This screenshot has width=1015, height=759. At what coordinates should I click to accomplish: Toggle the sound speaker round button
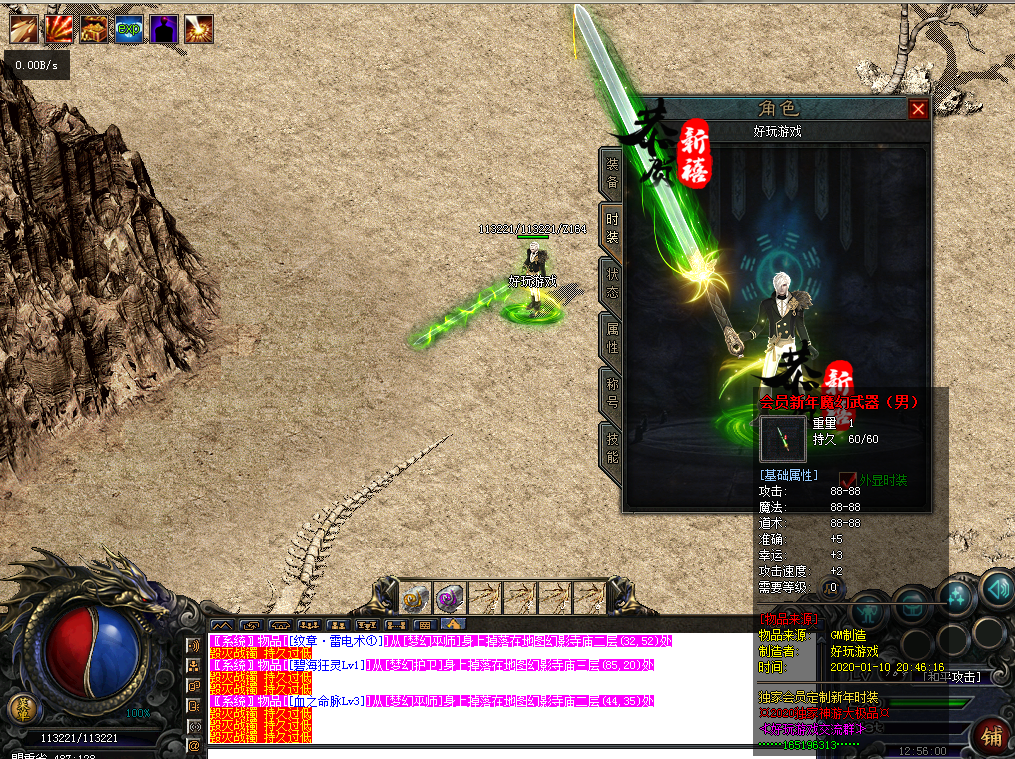(996, 587)
